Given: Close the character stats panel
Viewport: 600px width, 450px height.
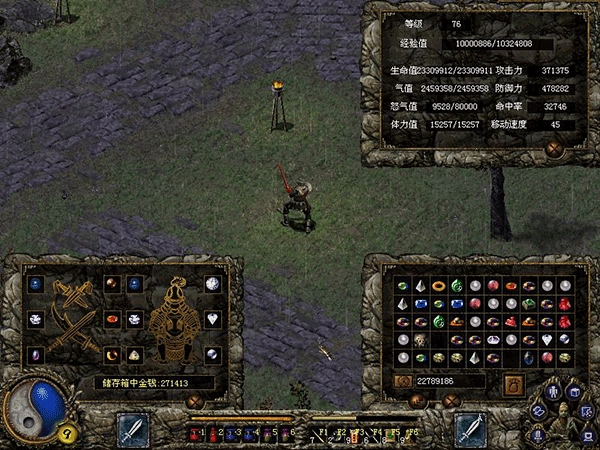Looking at the screenshot, I should pyautogui.click(x=554, y=150).
